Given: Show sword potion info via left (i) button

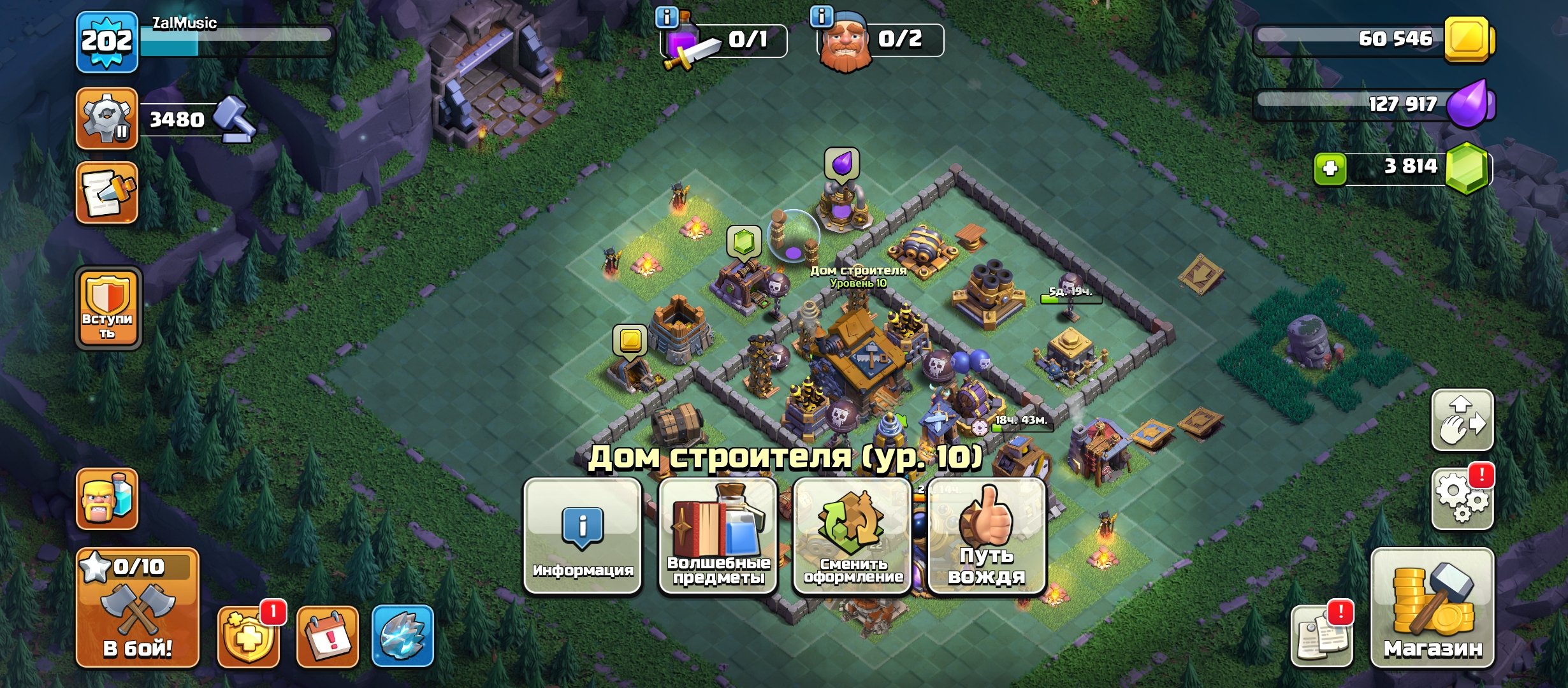Looking at the screenshot, I should pos(665,17).
